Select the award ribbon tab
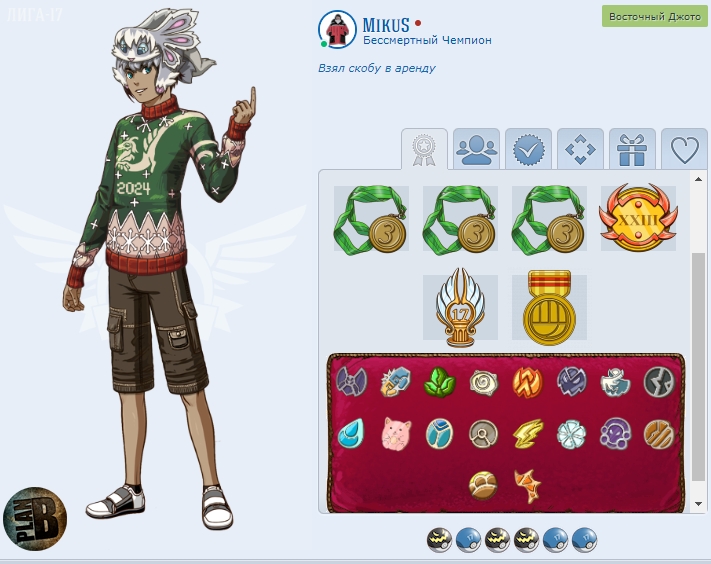This screenshot has height=564, width=711. tap(424, 149)
